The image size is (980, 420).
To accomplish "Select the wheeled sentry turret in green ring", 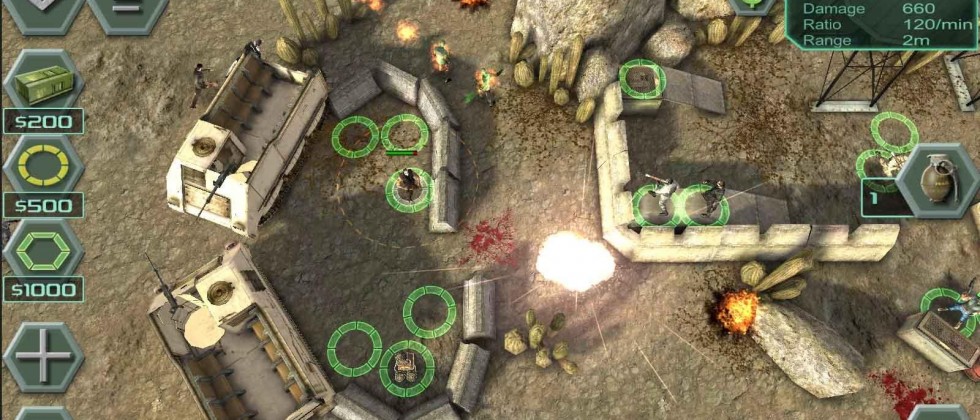I will [407, 366].
